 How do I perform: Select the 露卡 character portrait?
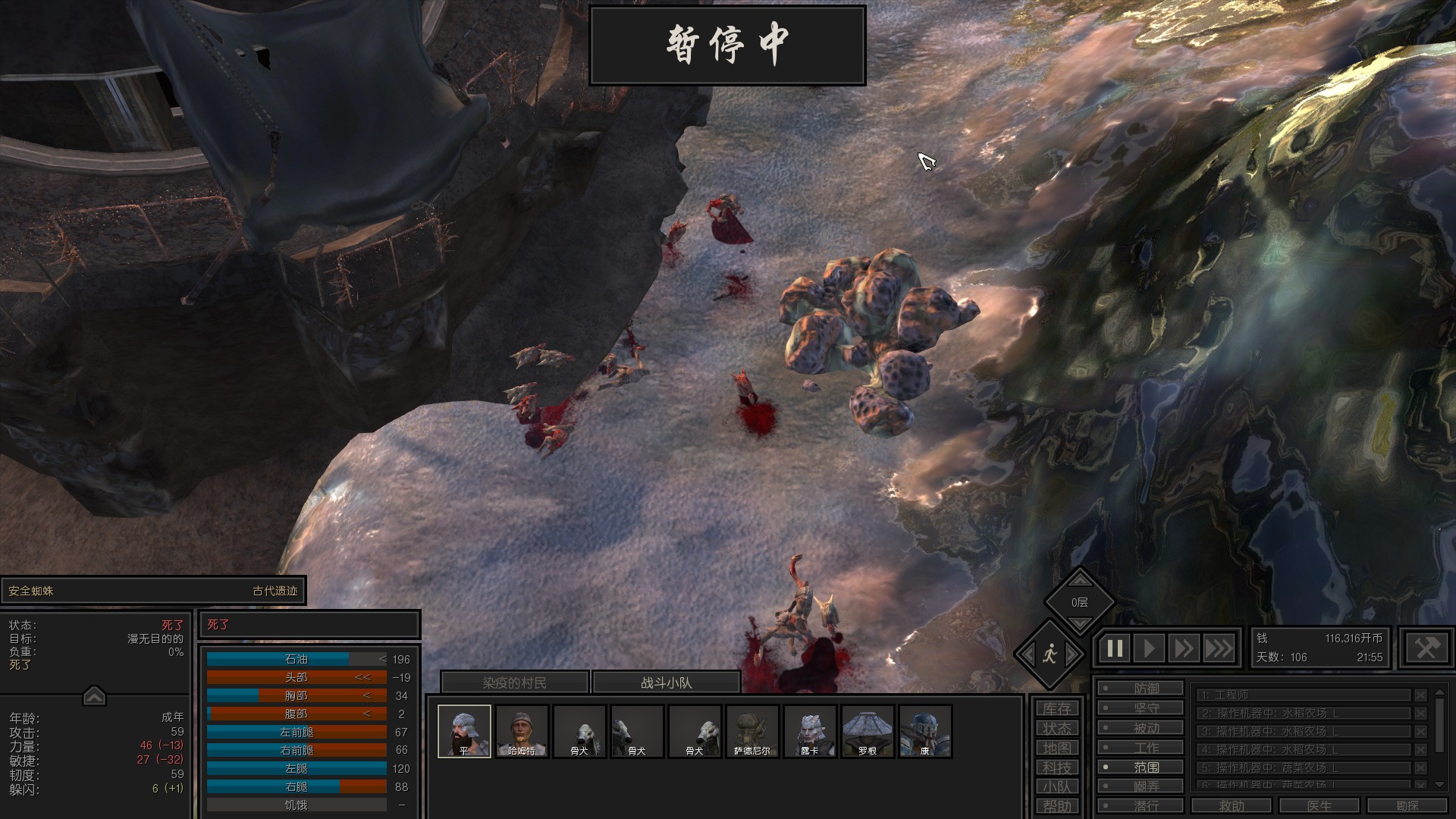click(x=810, y=731)
